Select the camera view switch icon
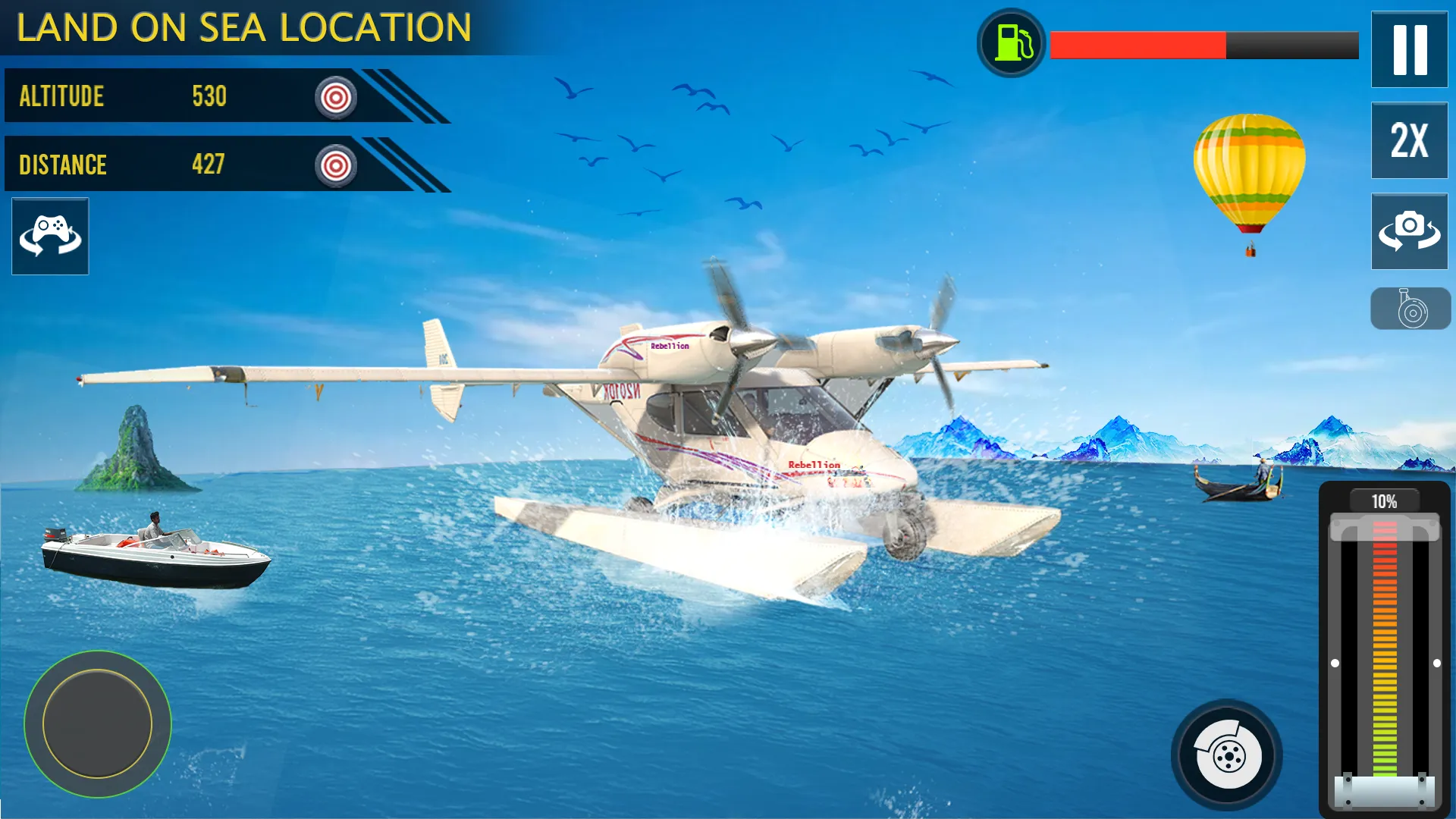Screen dimensions: 1456x819 pos(1410,231)
